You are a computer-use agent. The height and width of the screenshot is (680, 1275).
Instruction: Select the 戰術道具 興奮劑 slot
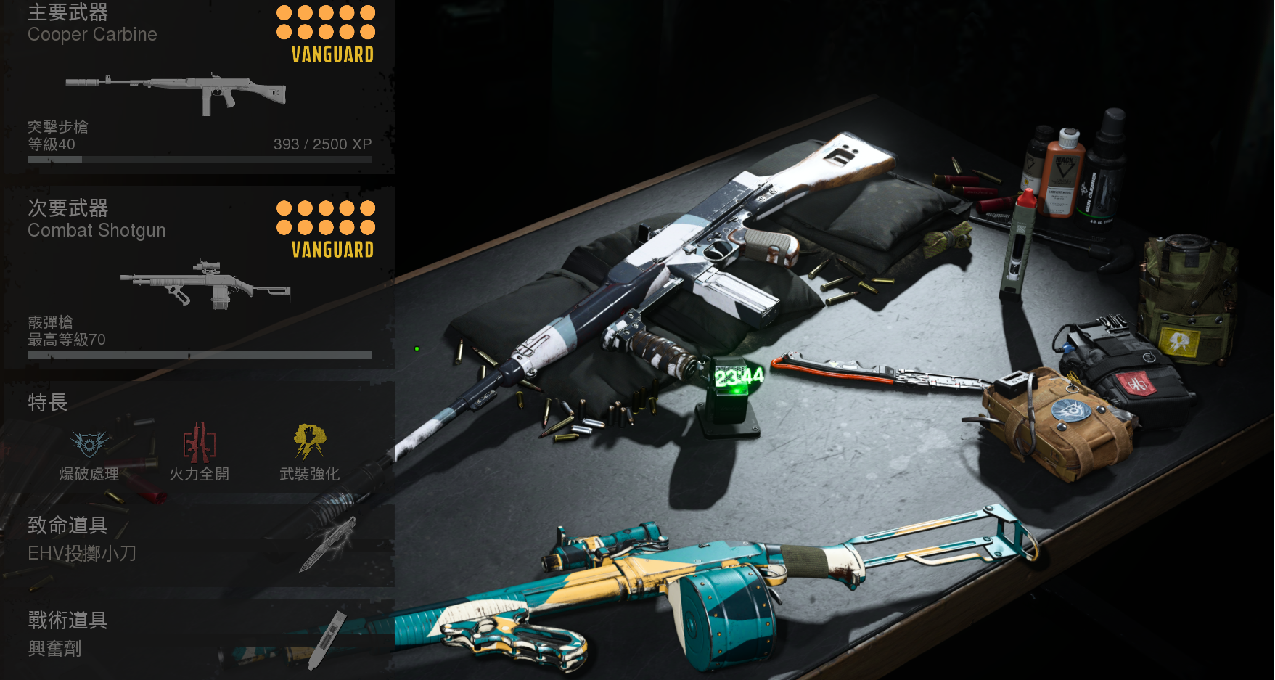(x=198, y=636)
